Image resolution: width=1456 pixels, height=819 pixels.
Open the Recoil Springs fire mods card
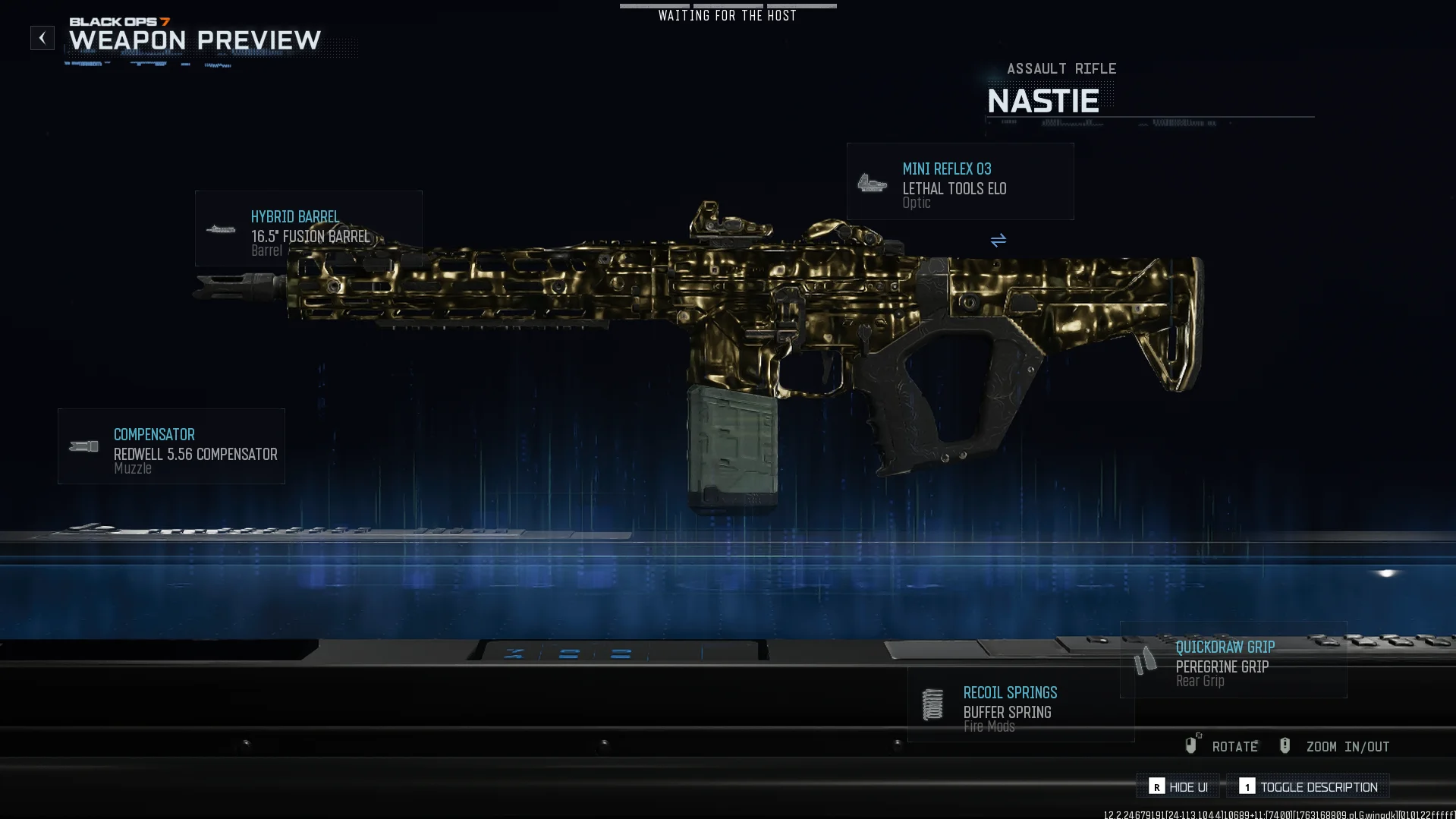tap(1020, 705)
